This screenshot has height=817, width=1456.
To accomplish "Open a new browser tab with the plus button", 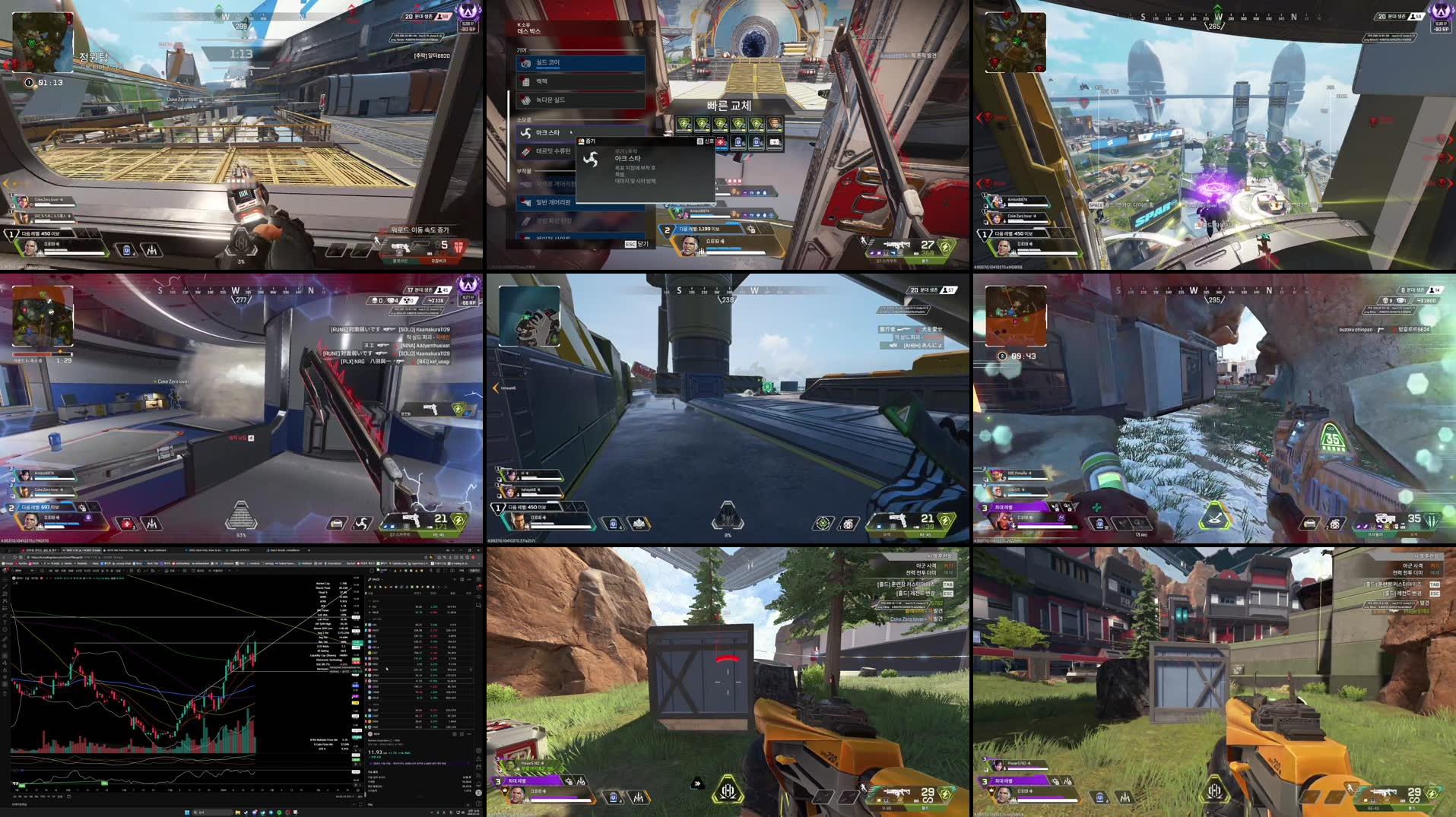I will pyautogui.click(x=308, y=549).
